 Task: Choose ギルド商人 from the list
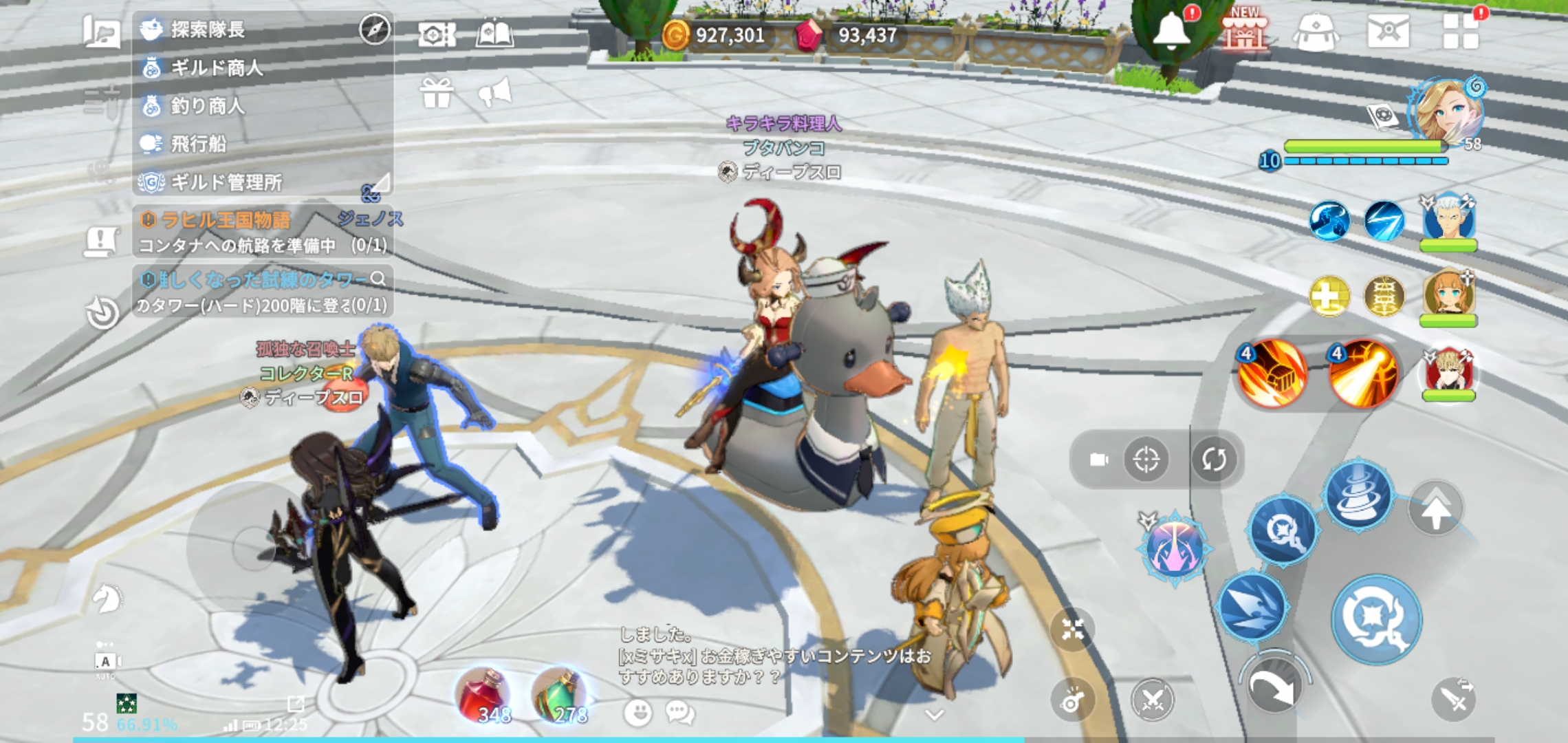tap(215, 67)
